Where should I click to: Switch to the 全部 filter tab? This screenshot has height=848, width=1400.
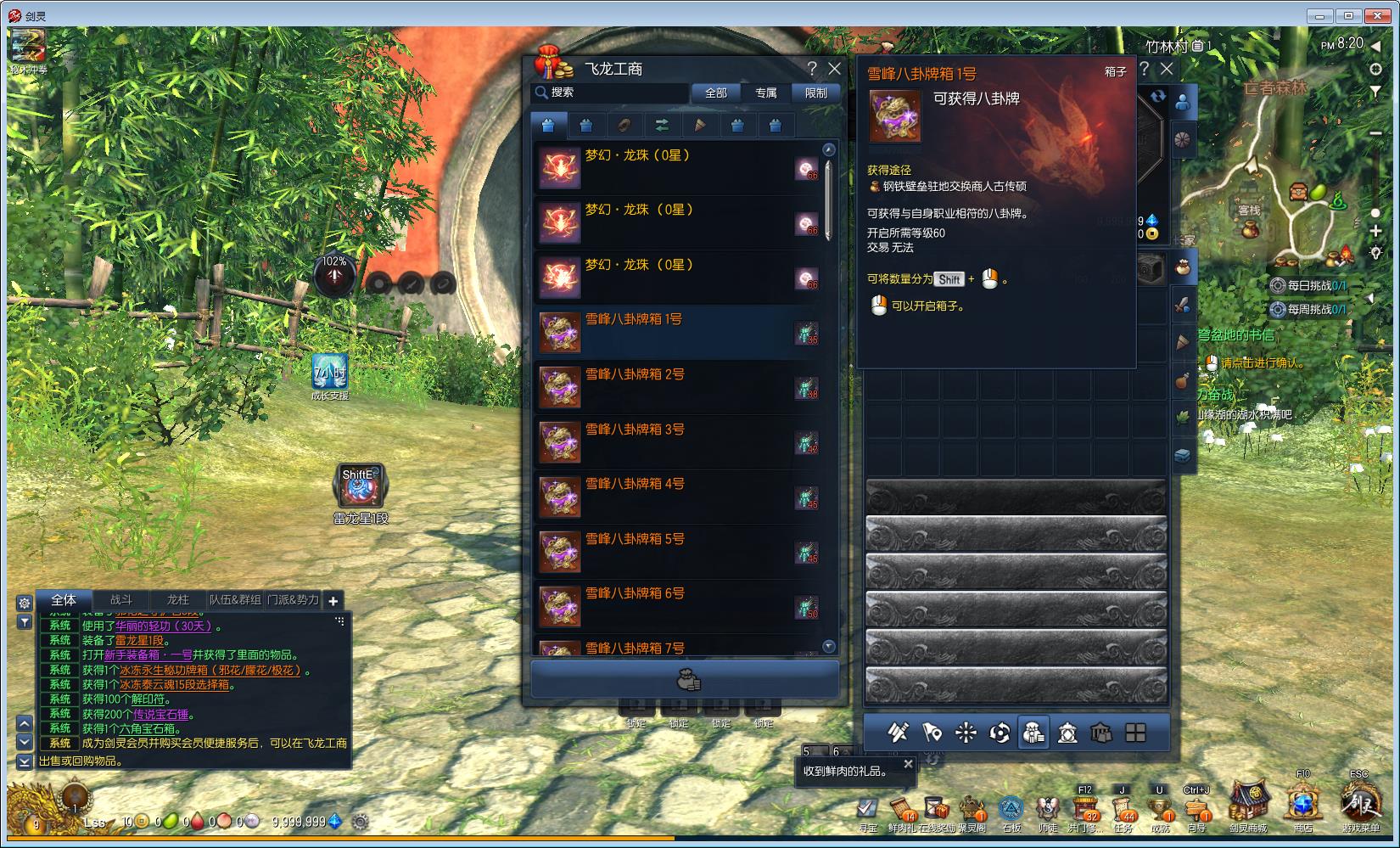point(716,93)
